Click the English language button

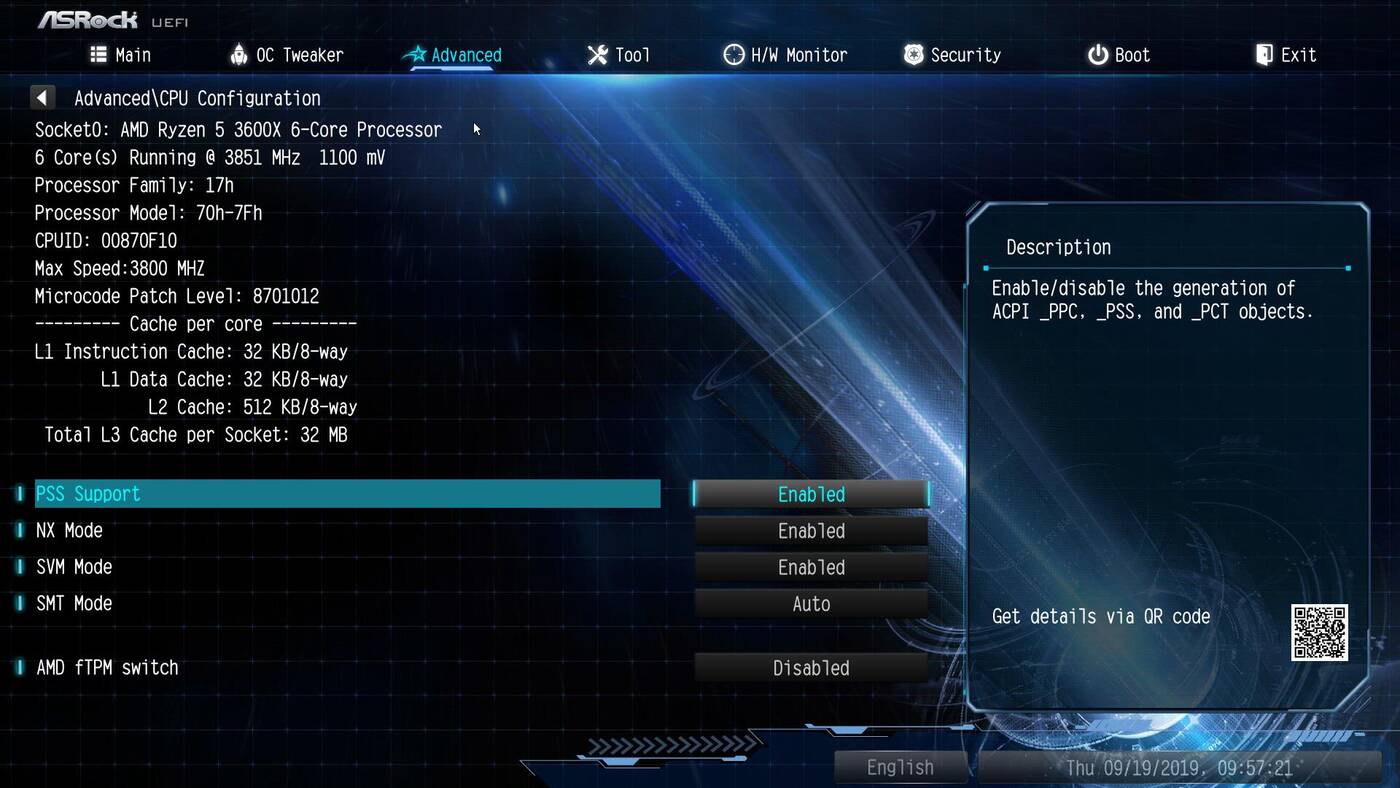(x=900, y=768)
